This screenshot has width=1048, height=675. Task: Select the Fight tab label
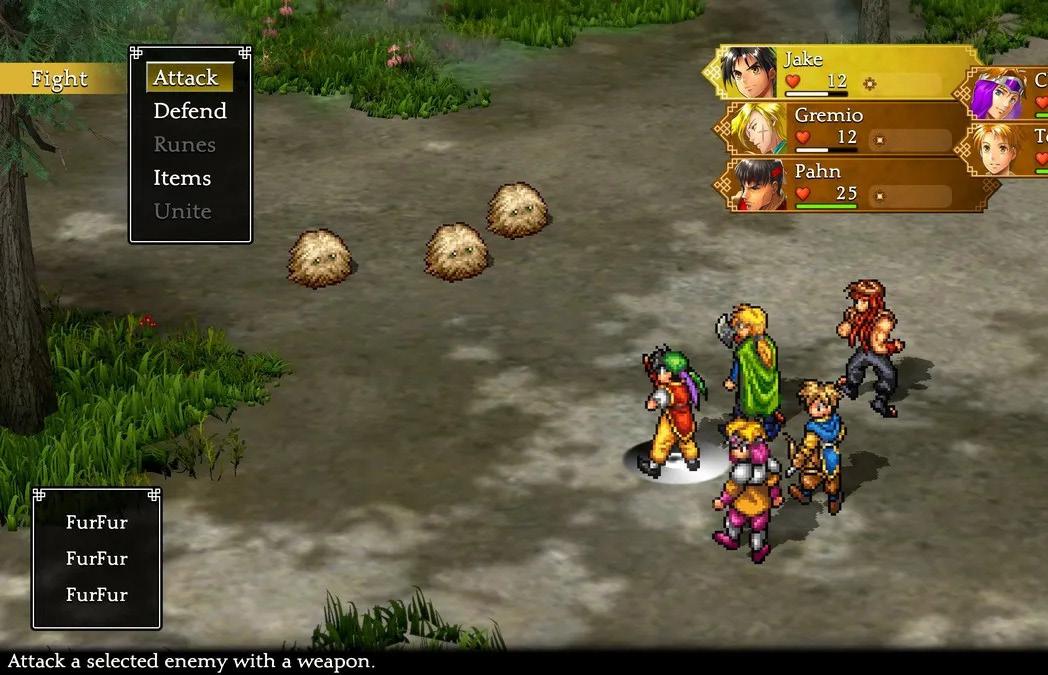(x=59, y=79)
